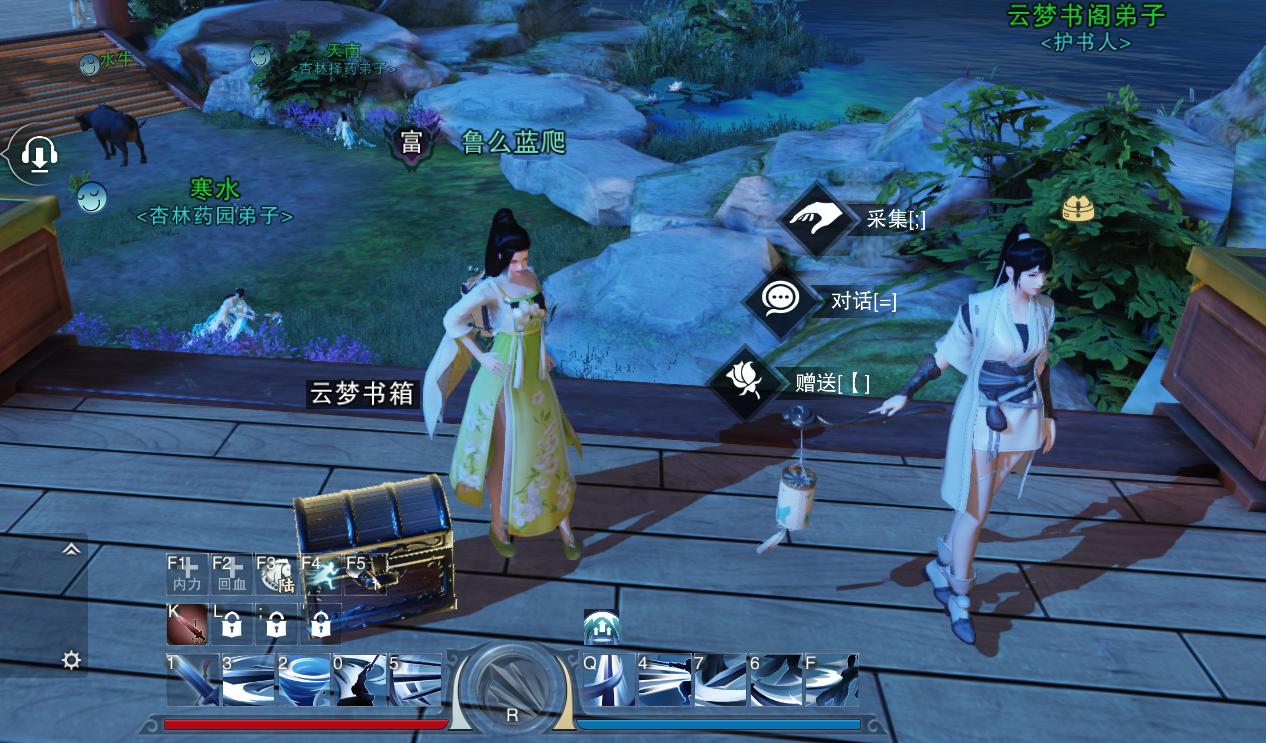This screenshot has height=743, width=1266.
Task: Activate the slot 1 sword skill
Action: 192,680
